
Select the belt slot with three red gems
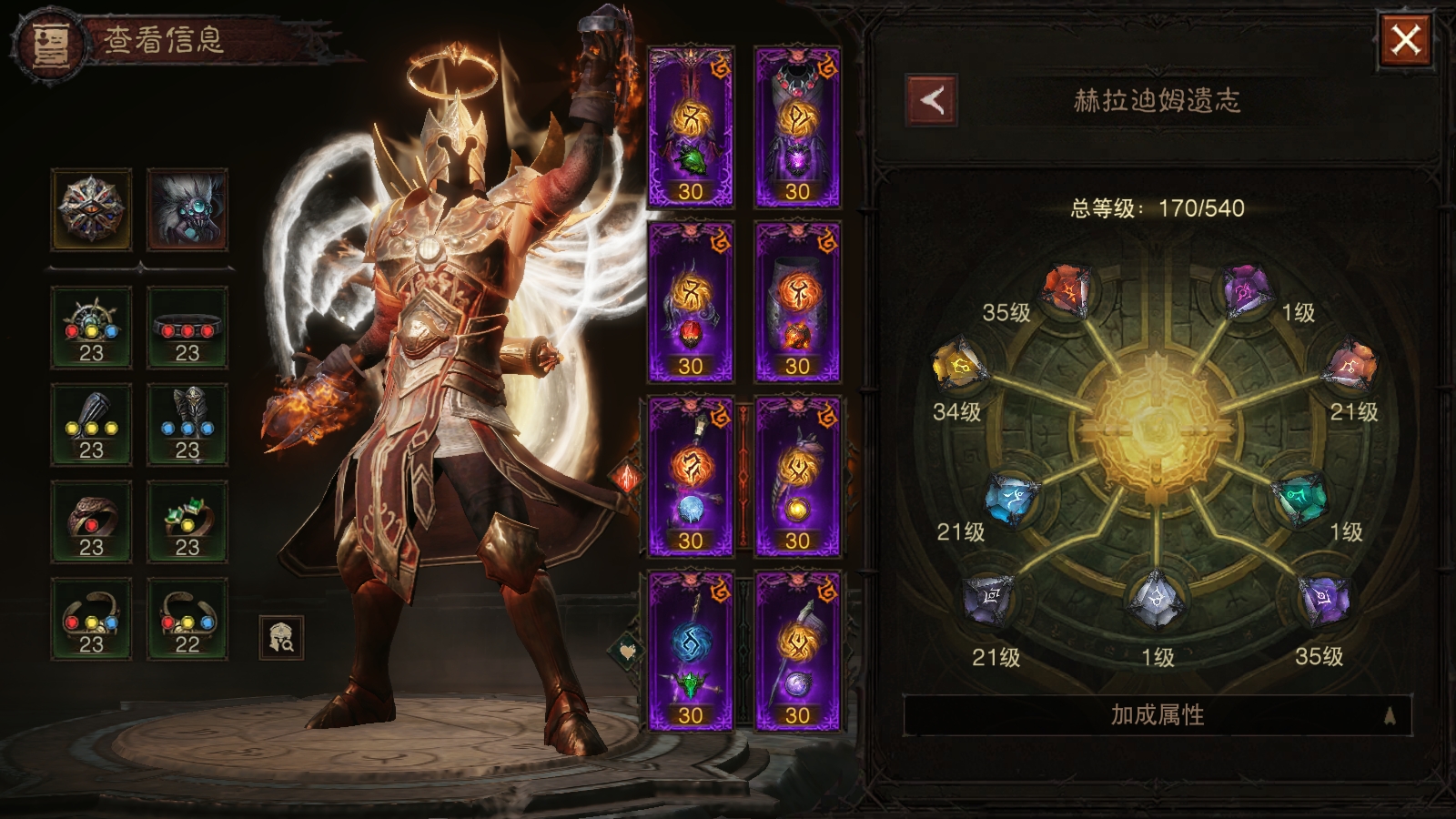pyautogui.click(x=187, y=328)
